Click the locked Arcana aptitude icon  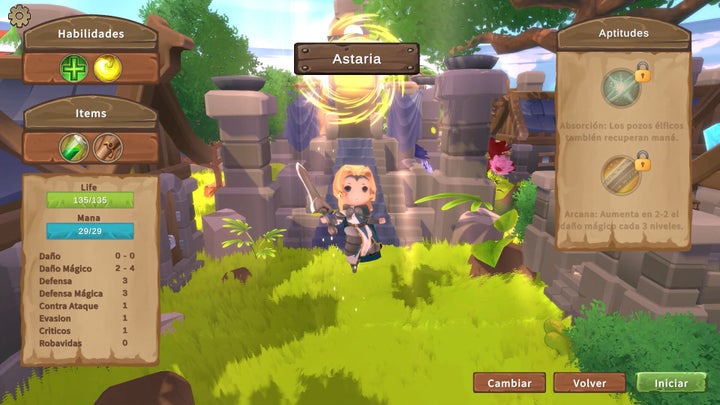click(x=622, y=175)
